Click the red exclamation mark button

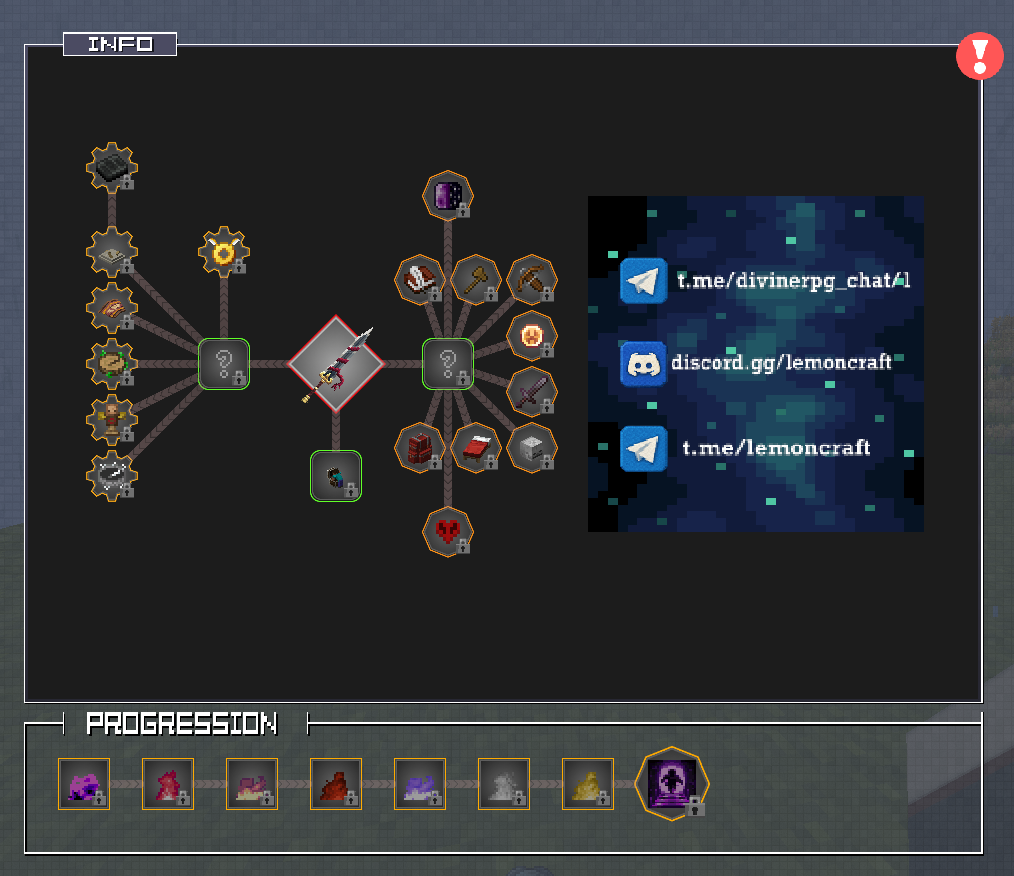(x=979, y=56)
